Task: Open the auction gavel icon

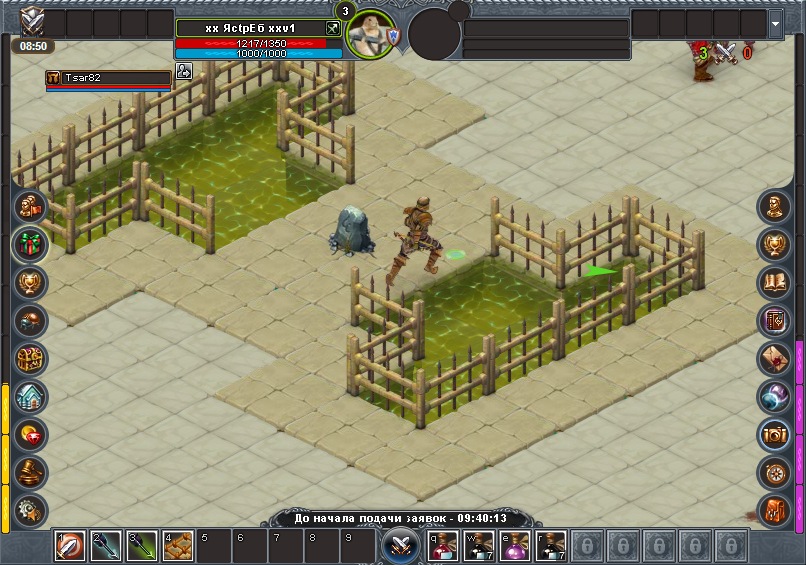Action: click(30, 472)
